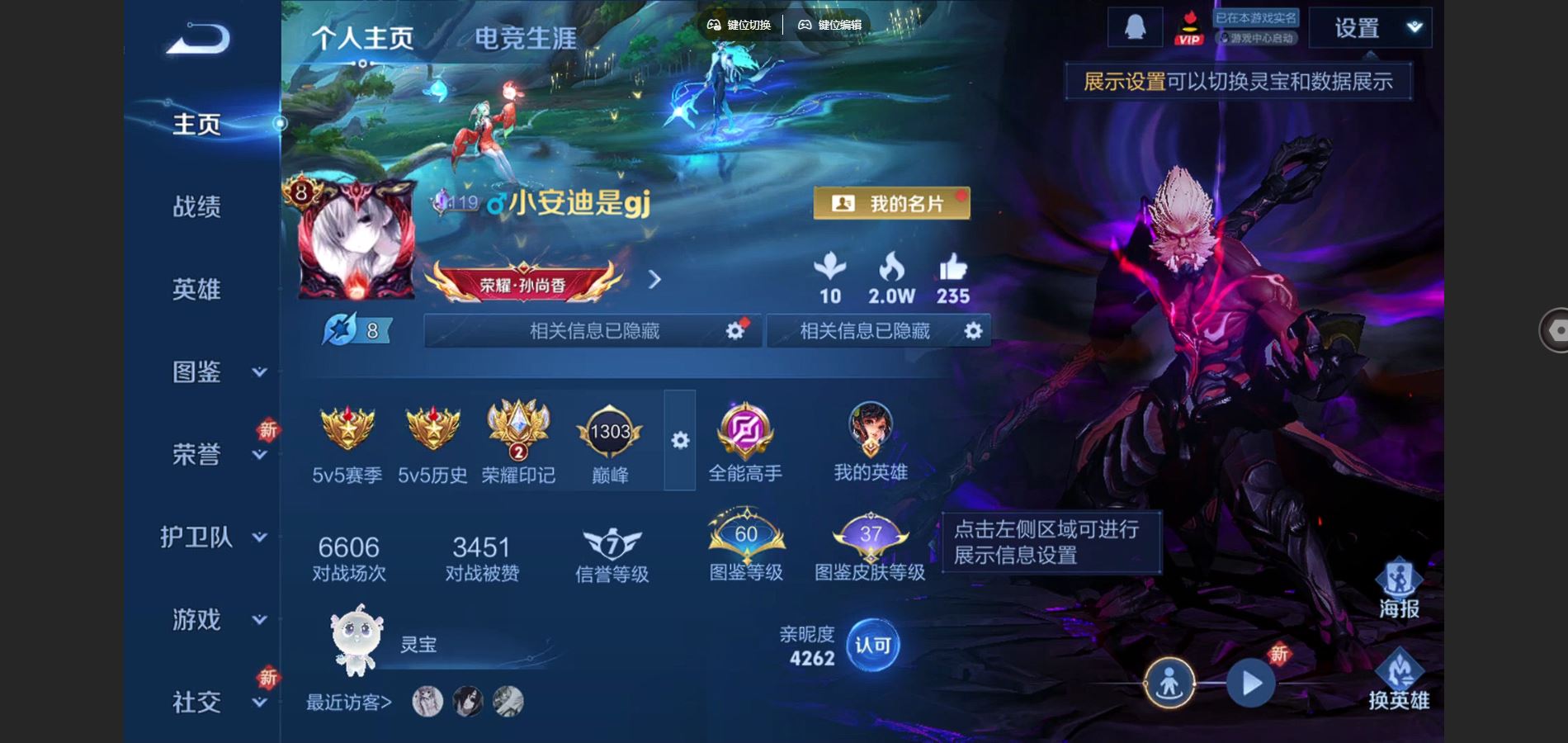The width and height of the screenshot is (1568, 743).
Task: Switch to the 电竞生涯 tab
Action: (x=527, y=37)
